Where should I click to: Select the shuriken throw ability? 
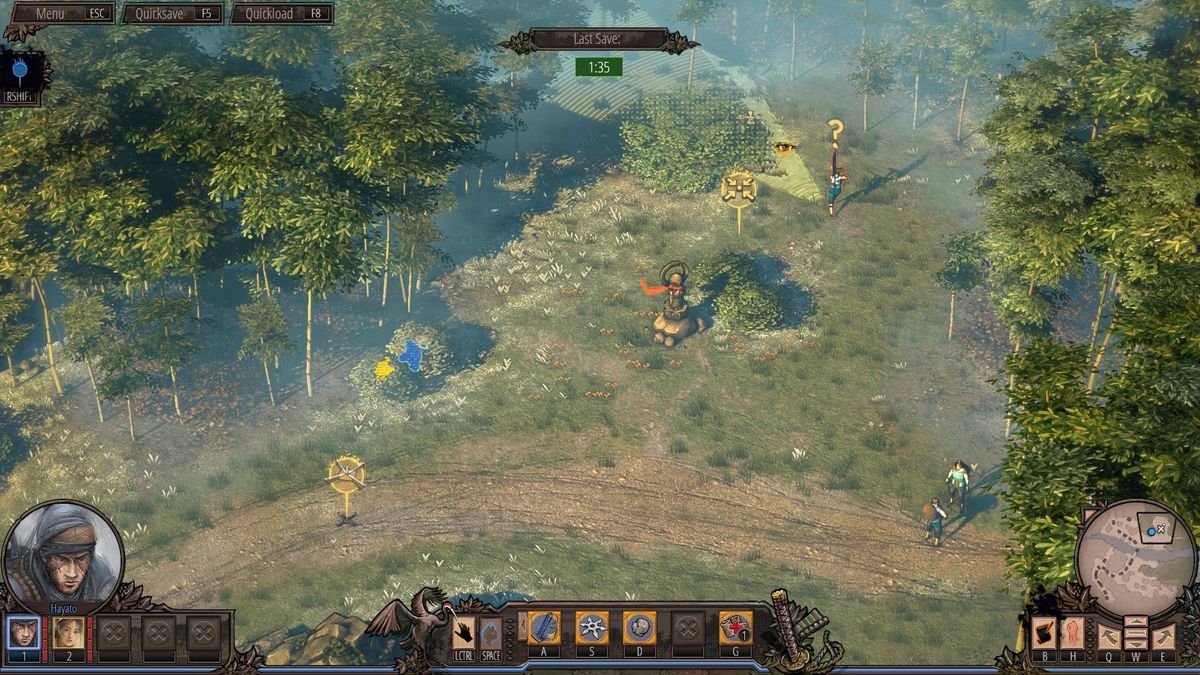click(592, 628)
